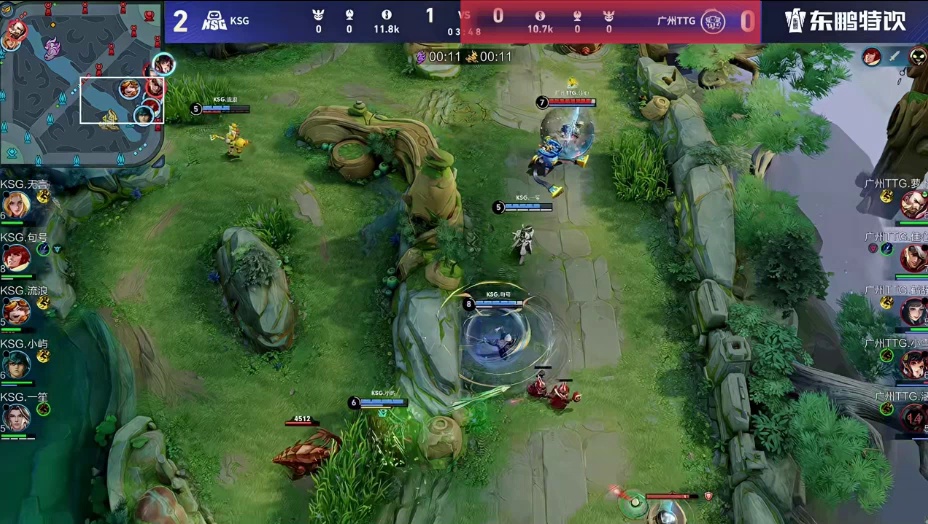Click the minimap in the corner
The image size is (928, 524).
82,82
